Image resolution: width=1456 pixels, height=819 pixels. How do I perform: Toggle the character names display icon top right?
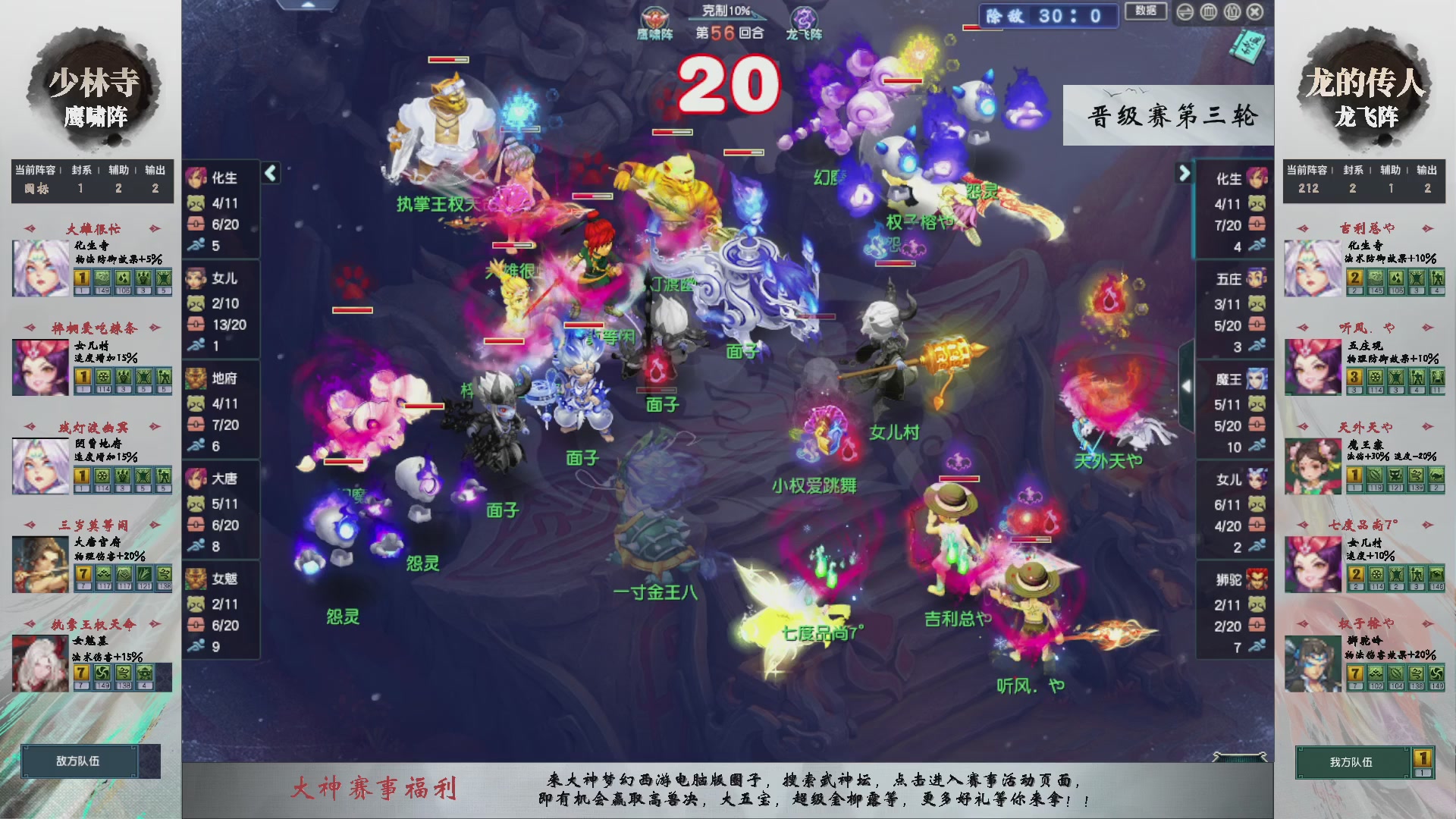[1232, 12]
